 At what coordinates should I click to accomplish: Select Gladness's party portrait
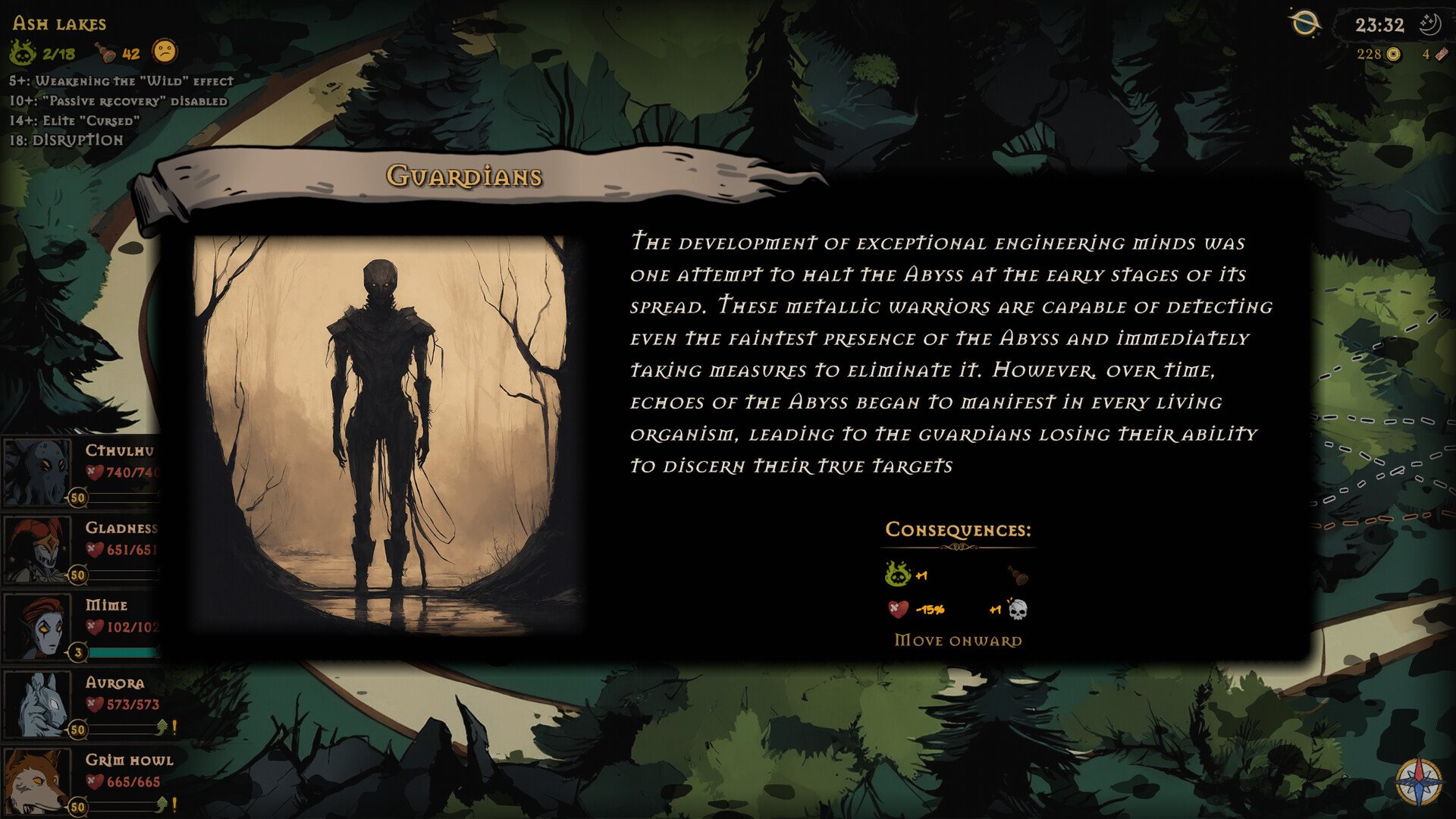(x=36, y=549)
